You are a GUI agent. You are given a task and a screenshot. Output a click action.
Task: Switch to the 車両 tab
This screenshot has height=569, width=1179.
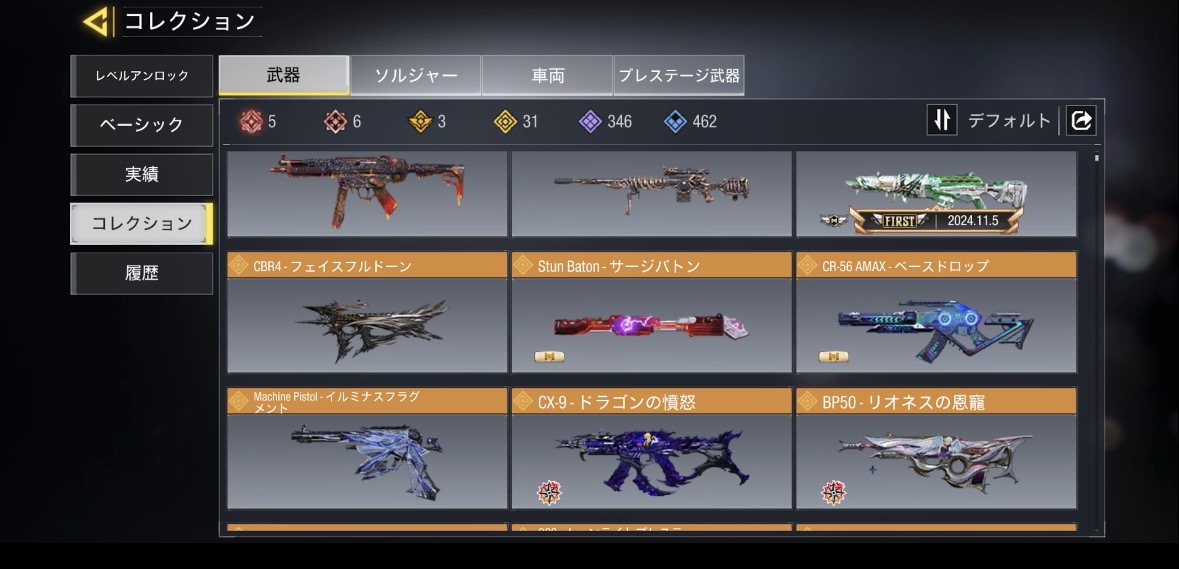(x=547, y=75)
